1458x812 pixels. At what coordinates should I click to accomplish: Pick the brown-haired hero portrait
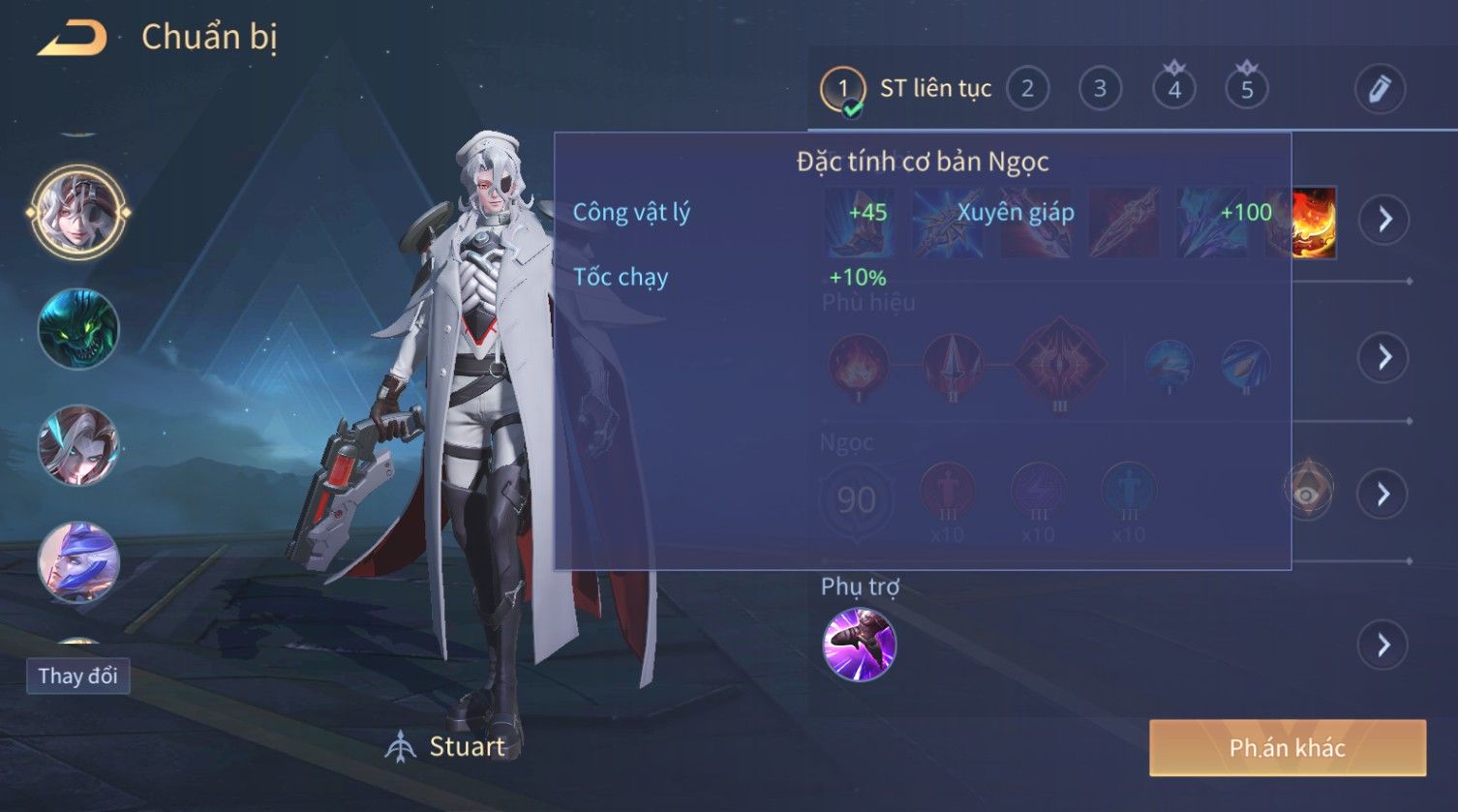point(77,445)
